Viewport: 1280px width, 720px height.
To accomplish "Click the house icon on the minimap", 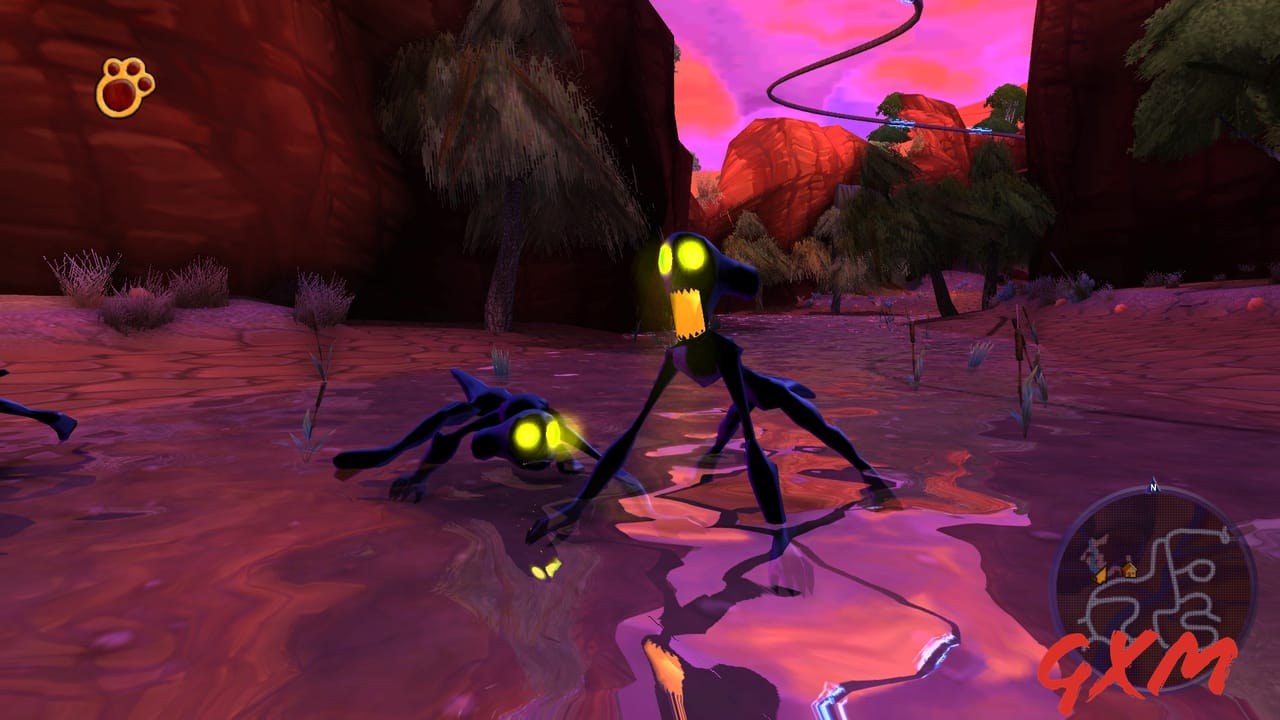I will click(1130, 570).
